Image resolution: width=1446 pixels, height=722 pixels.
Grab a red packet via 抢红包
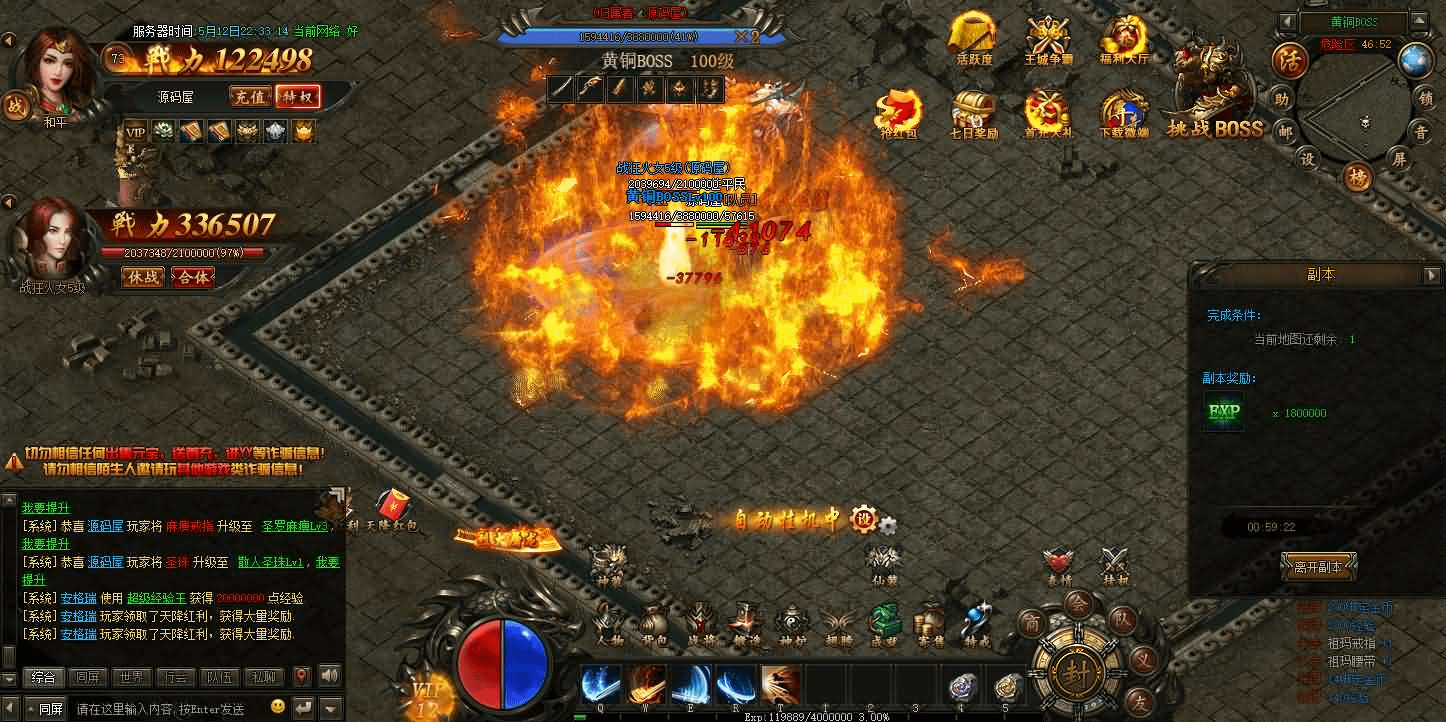[897, 112]
